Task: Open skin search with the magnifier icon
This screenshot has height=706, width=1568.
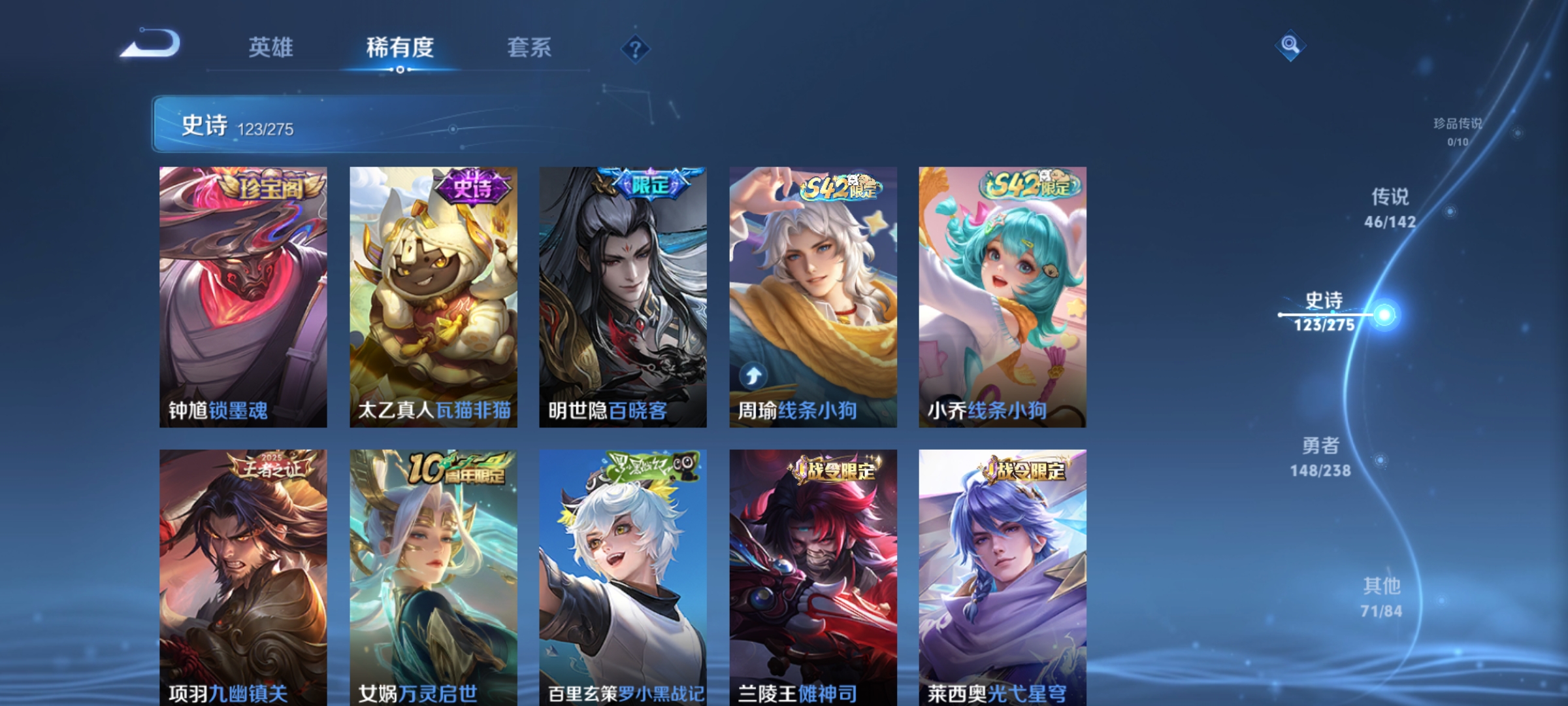Action: tap(1289, 46)
